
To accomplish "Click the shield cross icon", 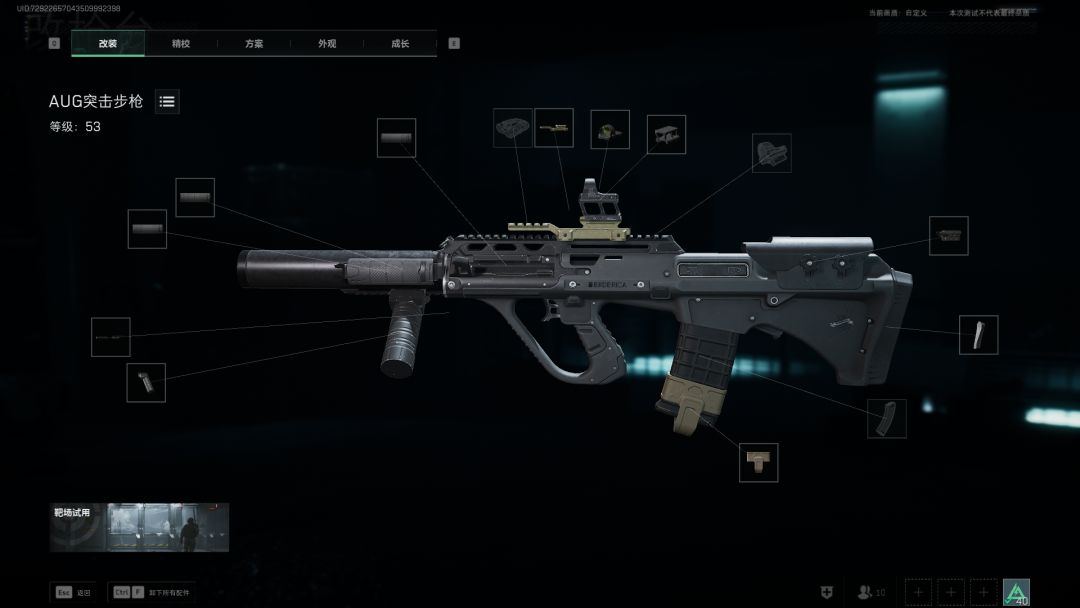I will point(826,592).
